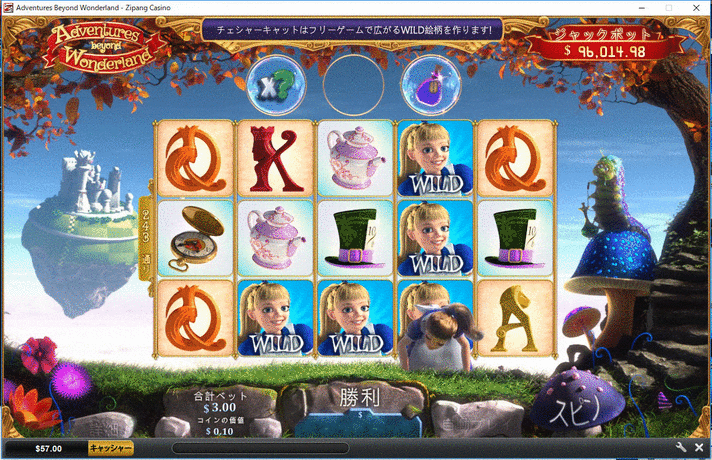Close the game using the bottom bar X
Image resolution: width=712 pixels, height=460 pixels.
[x=699, y=448]
